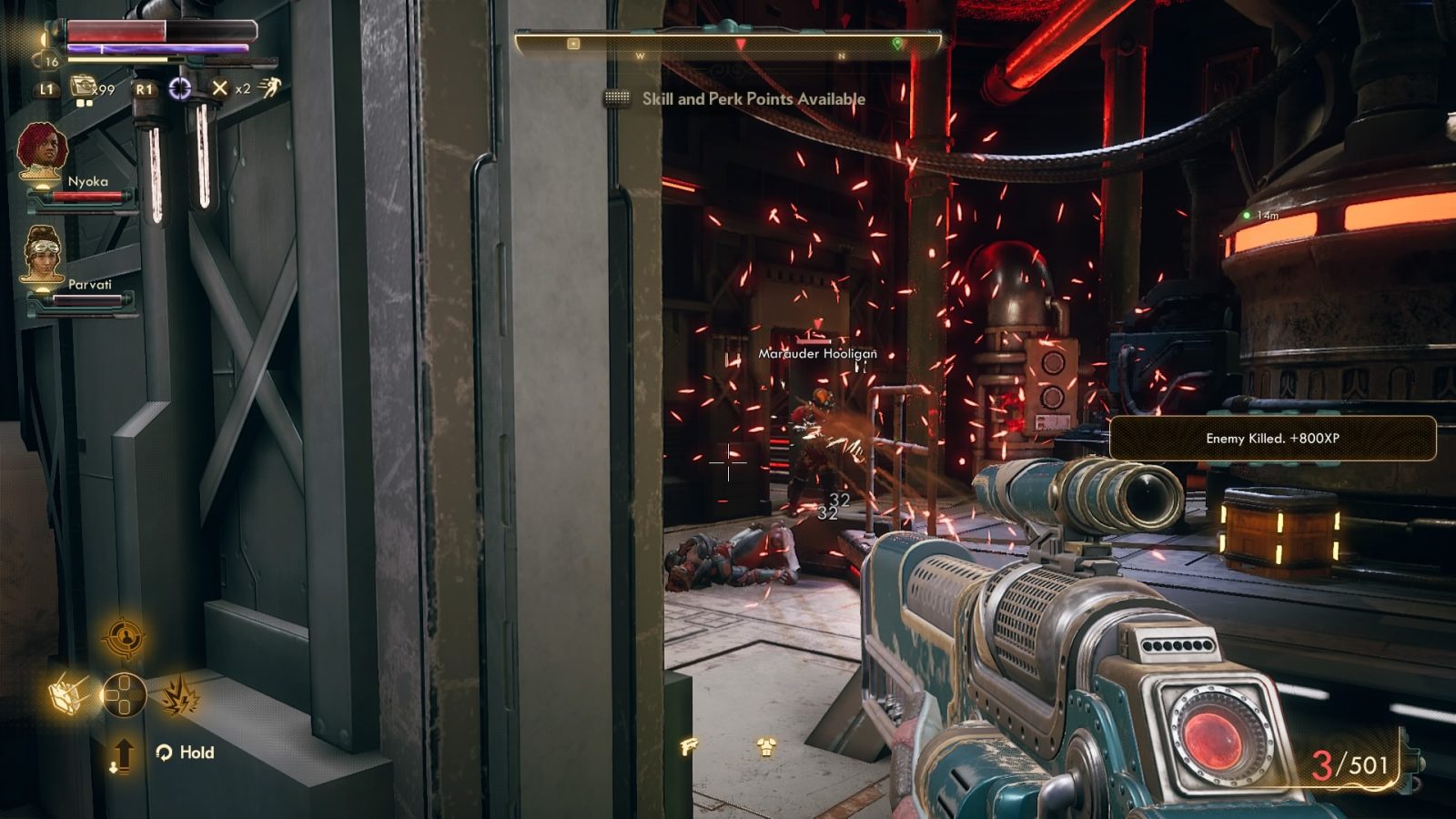
Task: Select the companion move-forward arrow command
Action: coord(124,754)
